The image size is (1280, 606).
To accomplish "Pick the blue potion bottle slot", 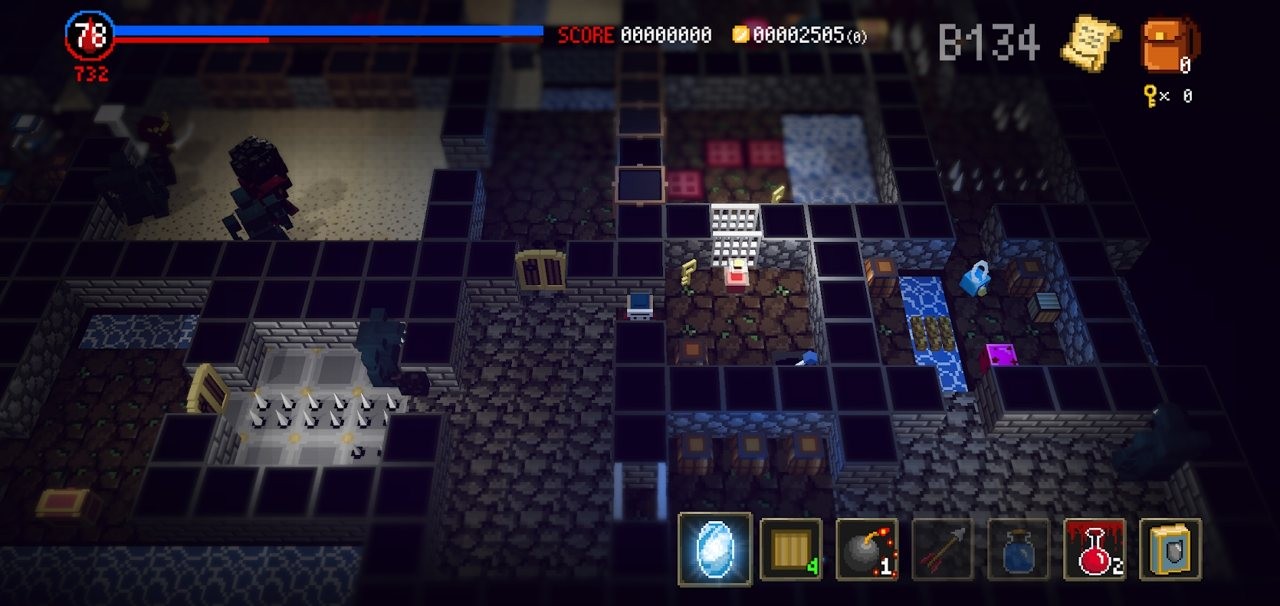I will tap(1018, 549).
